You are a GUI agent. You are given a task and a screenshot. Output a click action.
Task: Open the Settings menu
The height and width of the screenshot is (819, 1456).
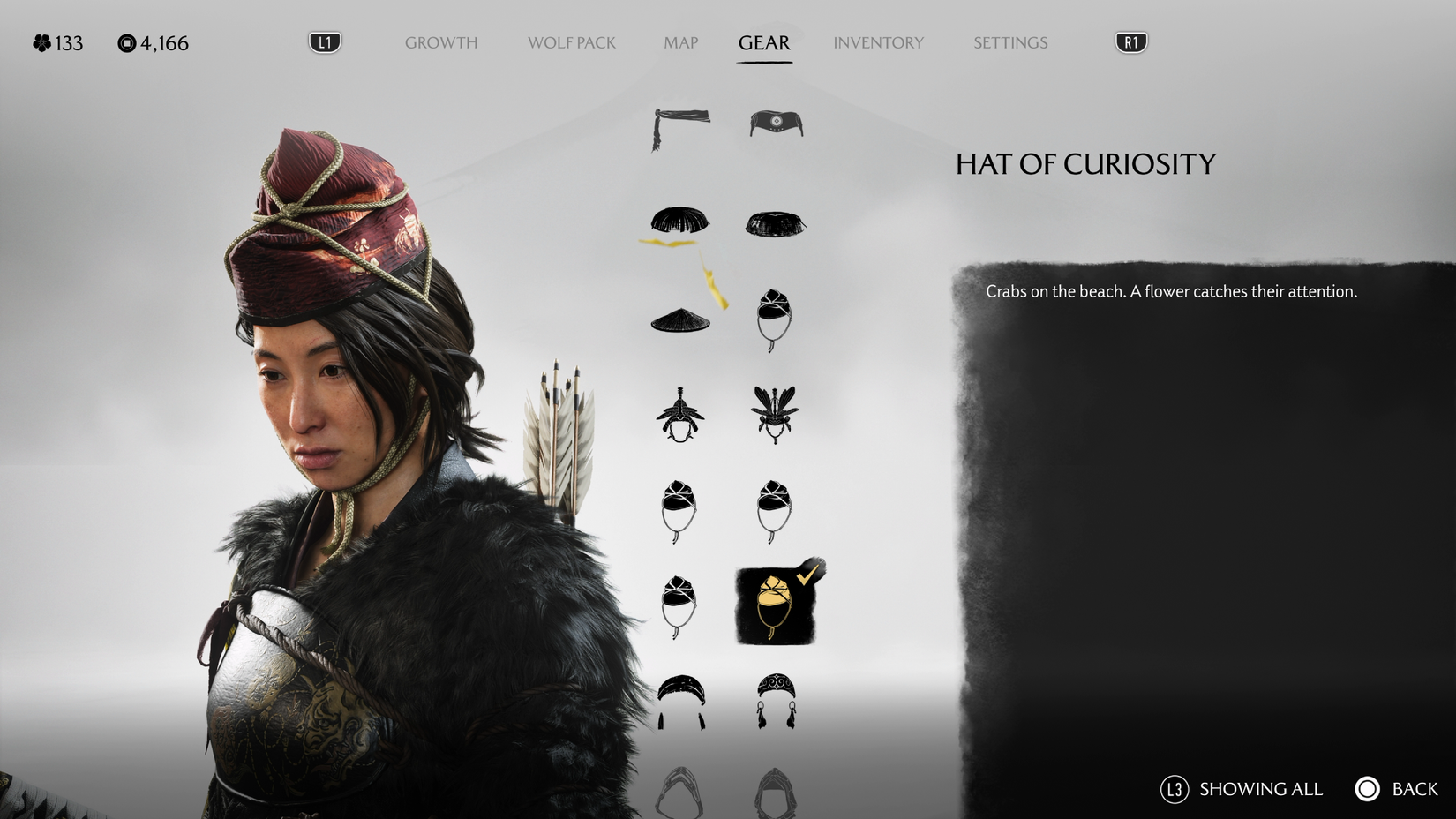1009,42
